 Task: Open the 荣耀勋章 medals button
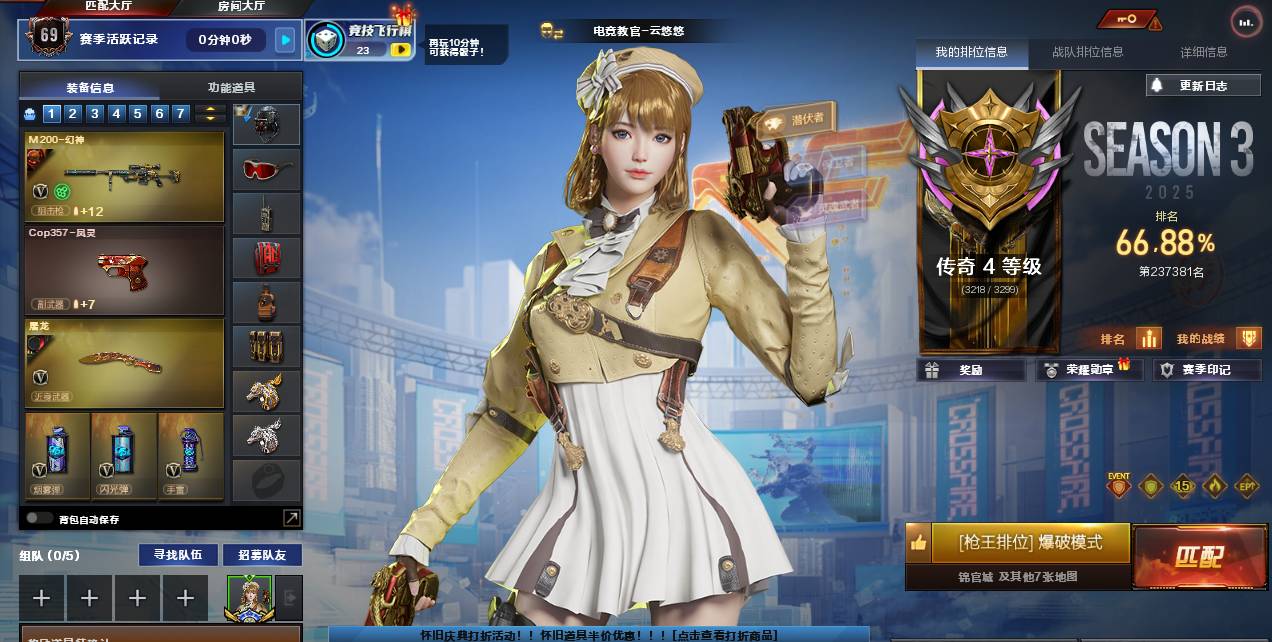pyautogui.click(x=1088, y=370)
